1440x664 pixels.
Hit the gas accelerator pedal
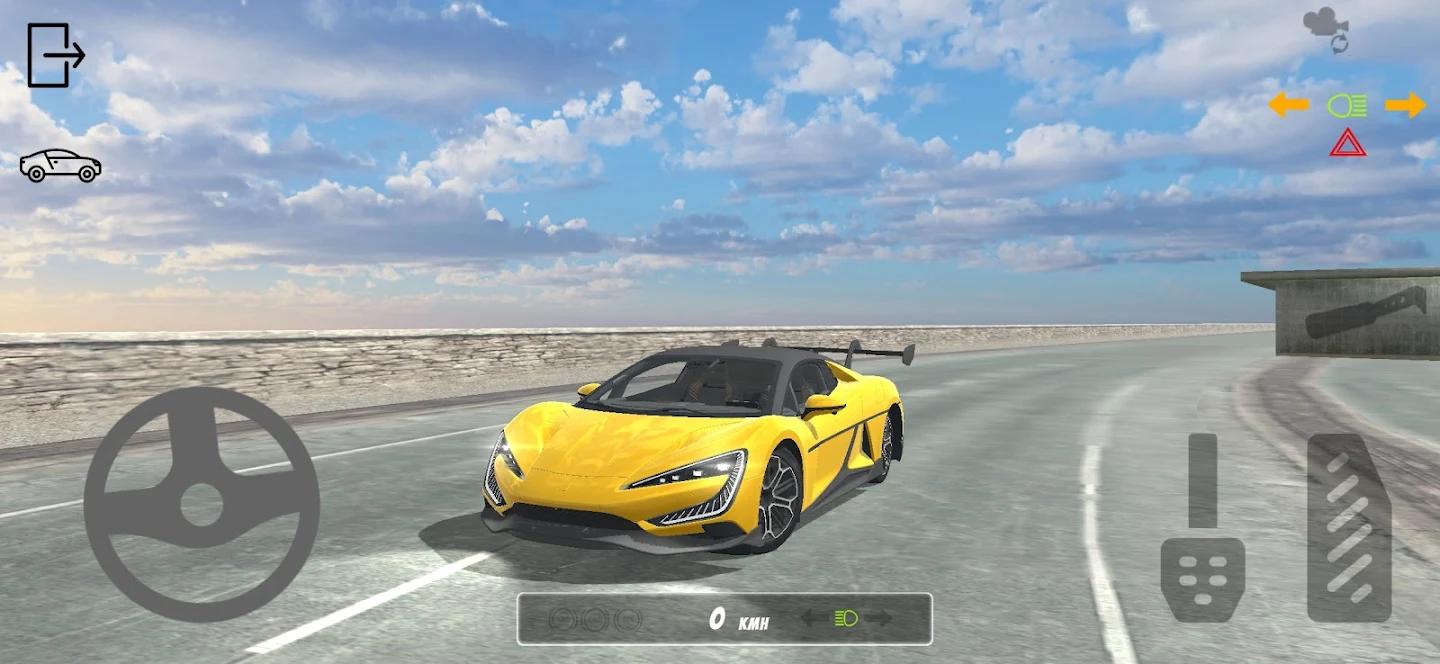coord(1349,527)
